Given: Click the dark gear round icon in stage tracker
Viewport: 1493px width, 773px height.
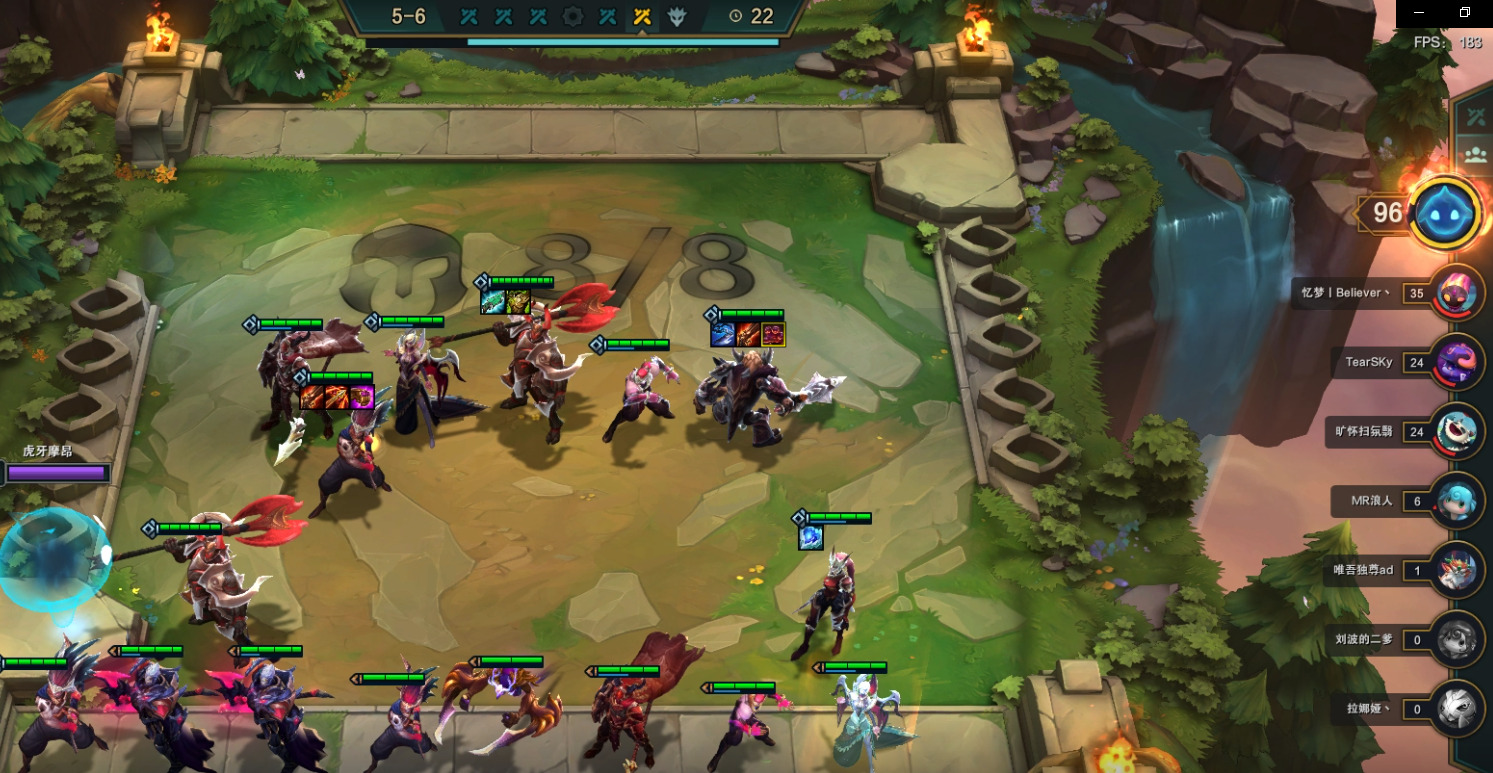Looking at the screenshot, I should tap(573, 16).
